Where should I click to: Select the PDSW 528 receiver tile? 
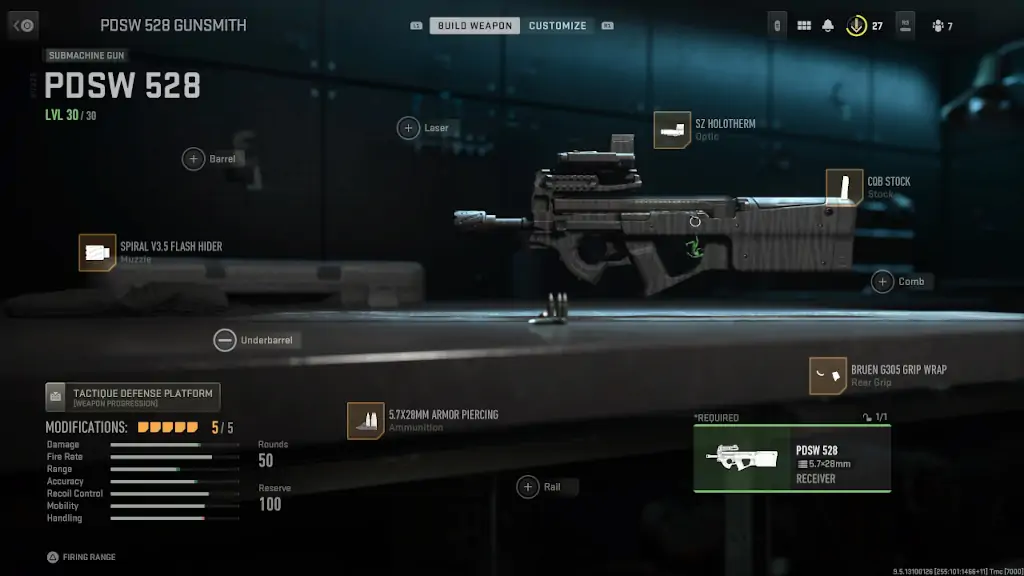(792, 458)
